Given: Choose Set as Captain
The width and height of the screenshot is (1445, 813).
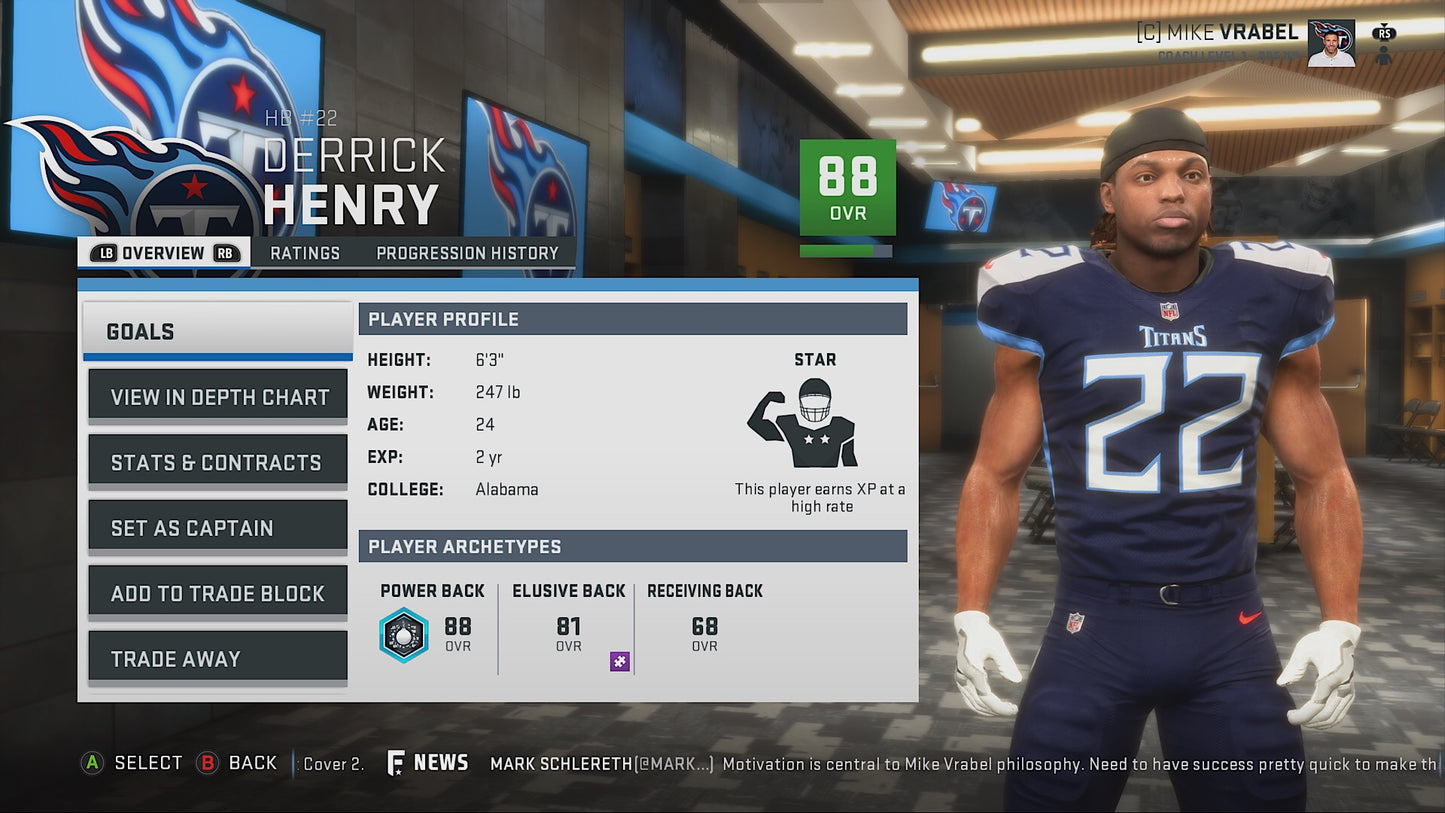Looking at the screenshot, I should [x=218, y=528].
